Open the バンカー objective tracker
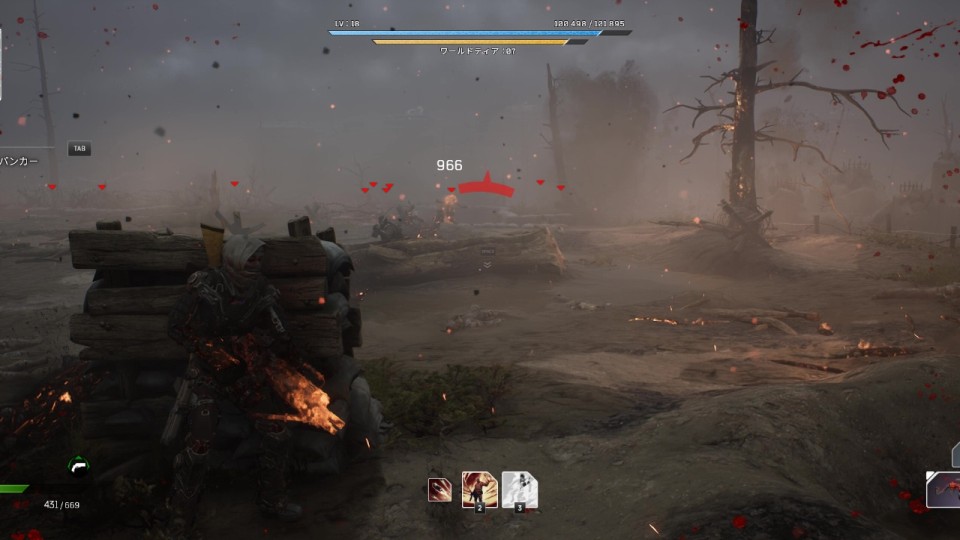Screen dimensions: 960x540 click(x=20, y=160)
